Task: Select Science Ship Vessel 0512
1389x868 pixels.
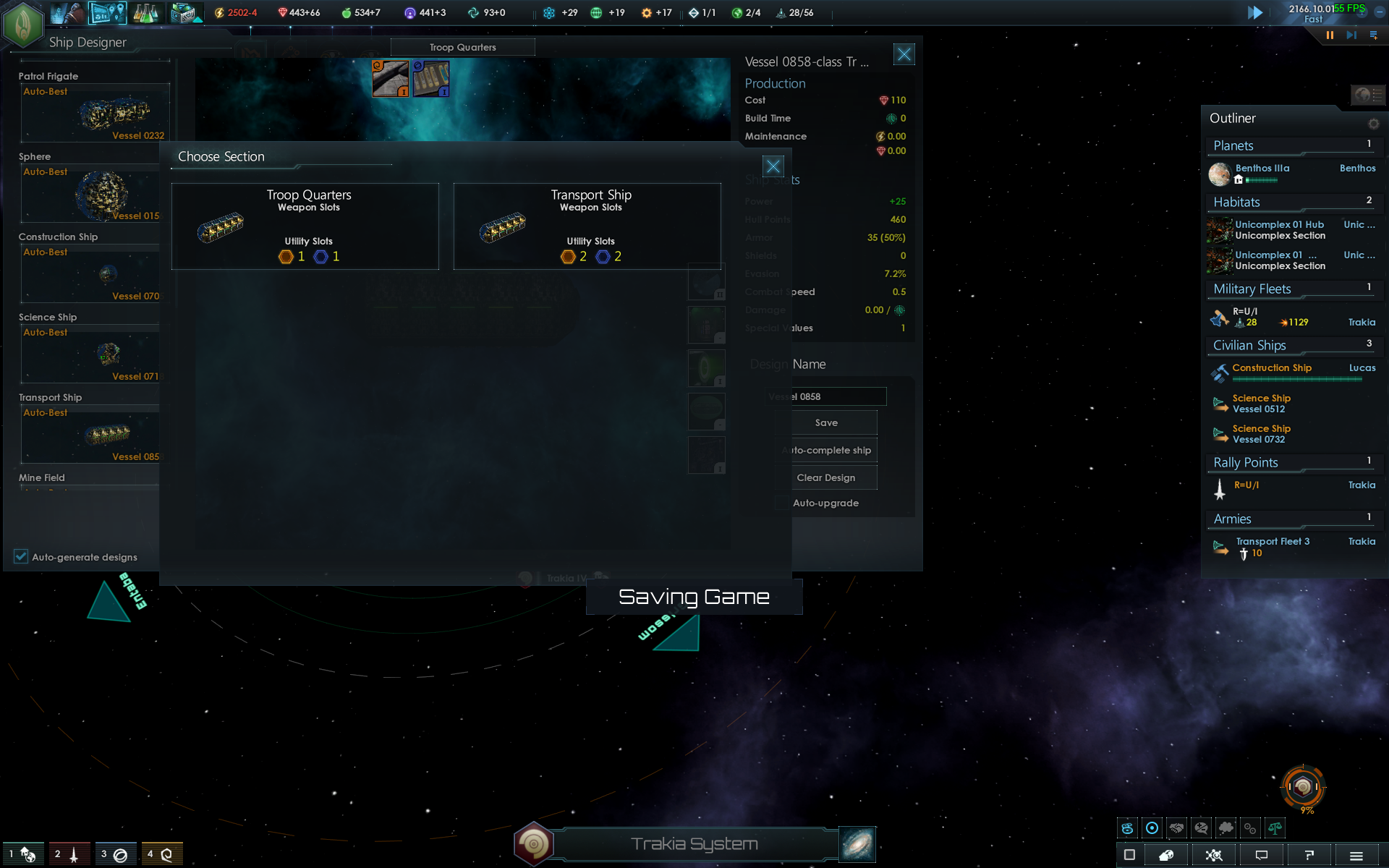Action: 1262,404
